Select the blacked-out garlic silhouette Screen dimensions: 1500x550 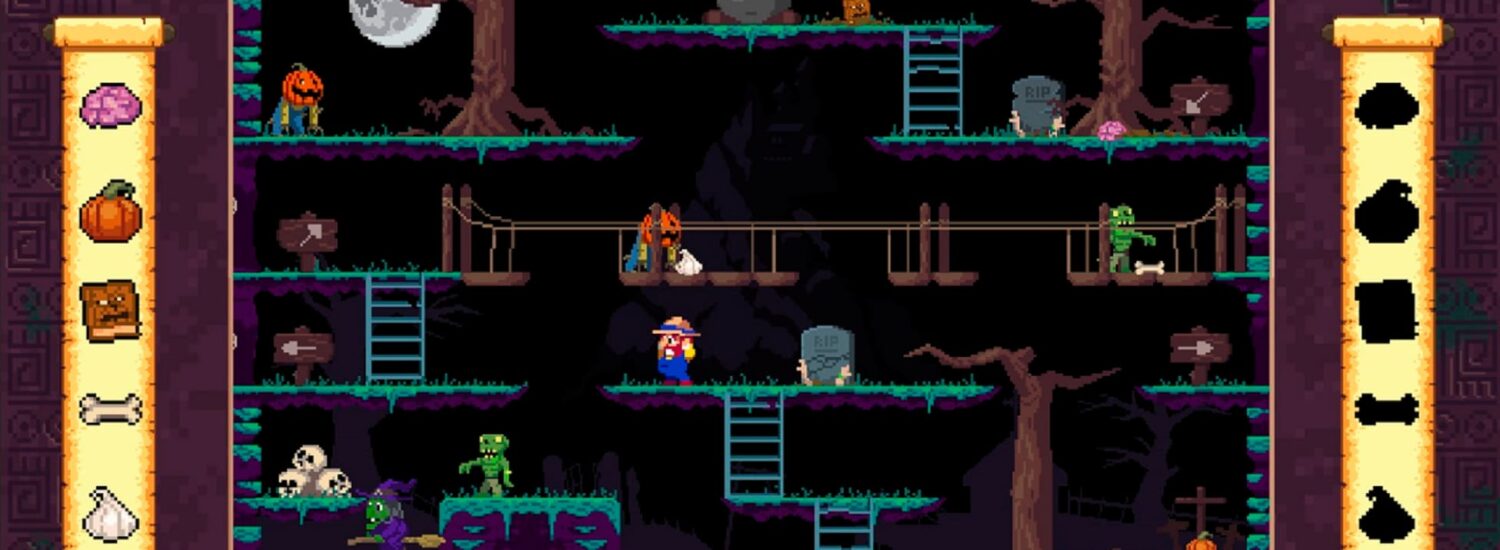pyautogui.click(x=1386, y=515)
